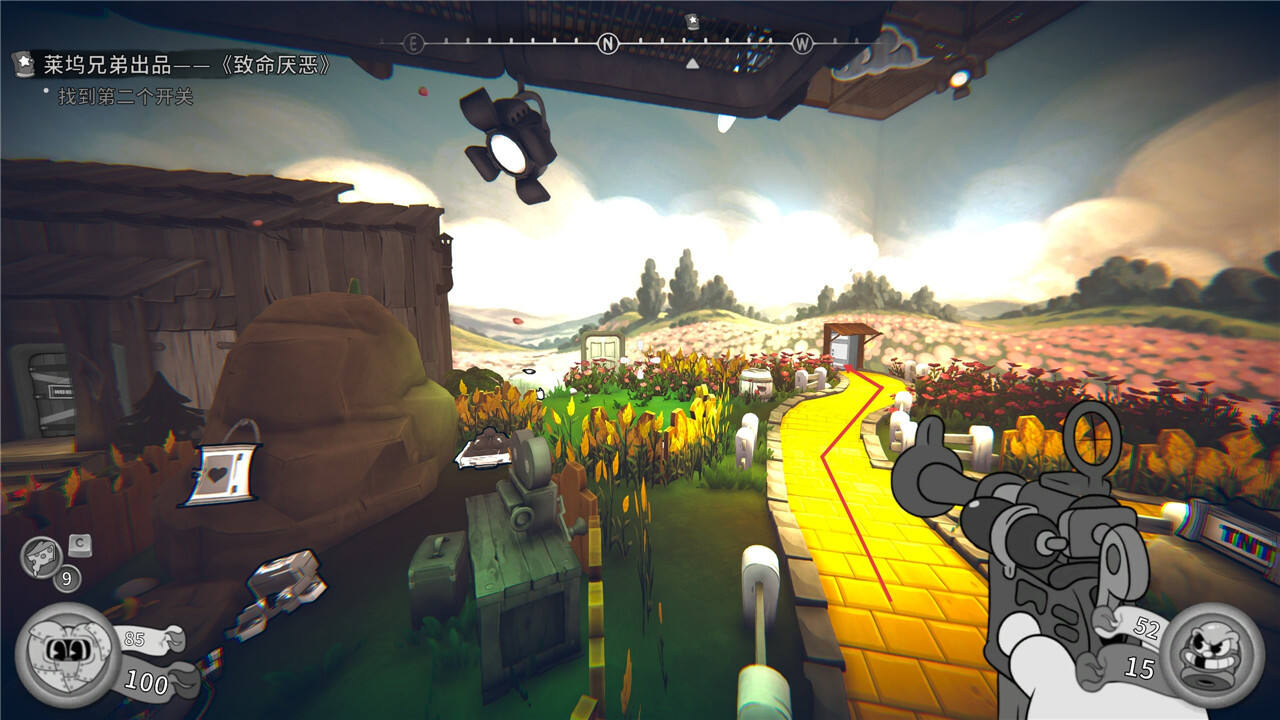This screenshot has height=720, width=1280.
Task: Click the cracked heart health portrait
Action: [68, 655]
